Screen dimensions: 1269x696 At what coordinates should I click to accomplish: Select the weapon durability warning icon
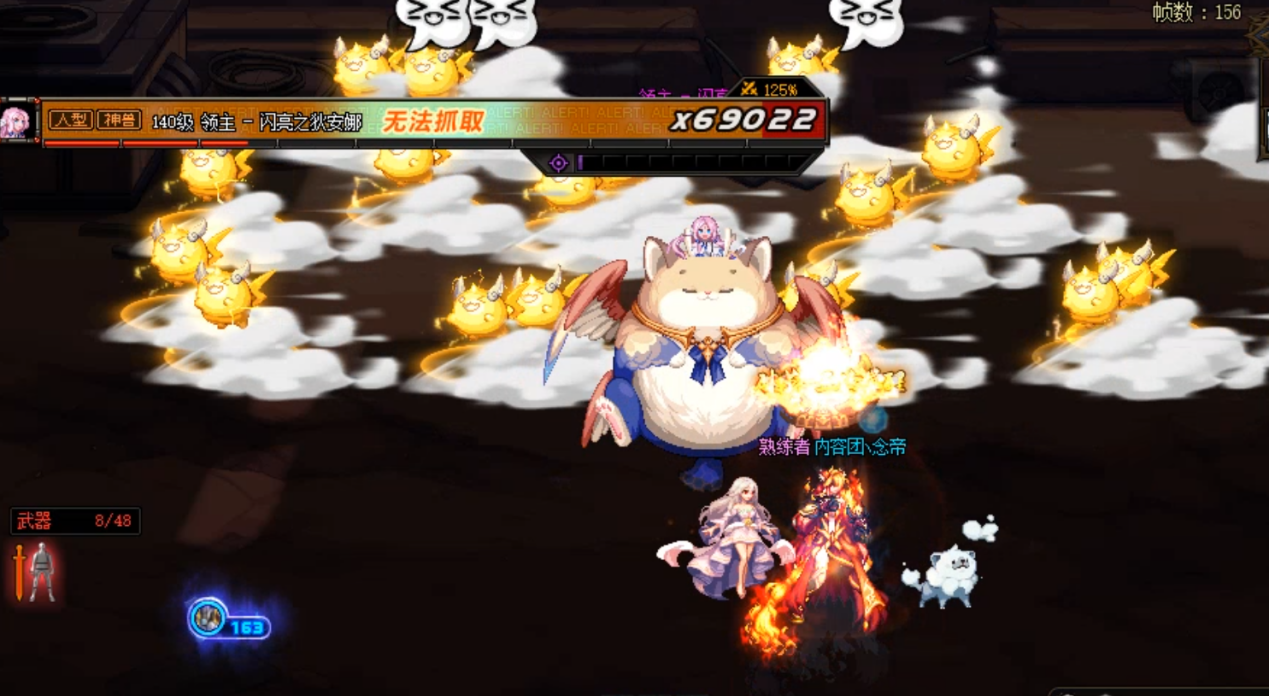[x=35, y=571]
